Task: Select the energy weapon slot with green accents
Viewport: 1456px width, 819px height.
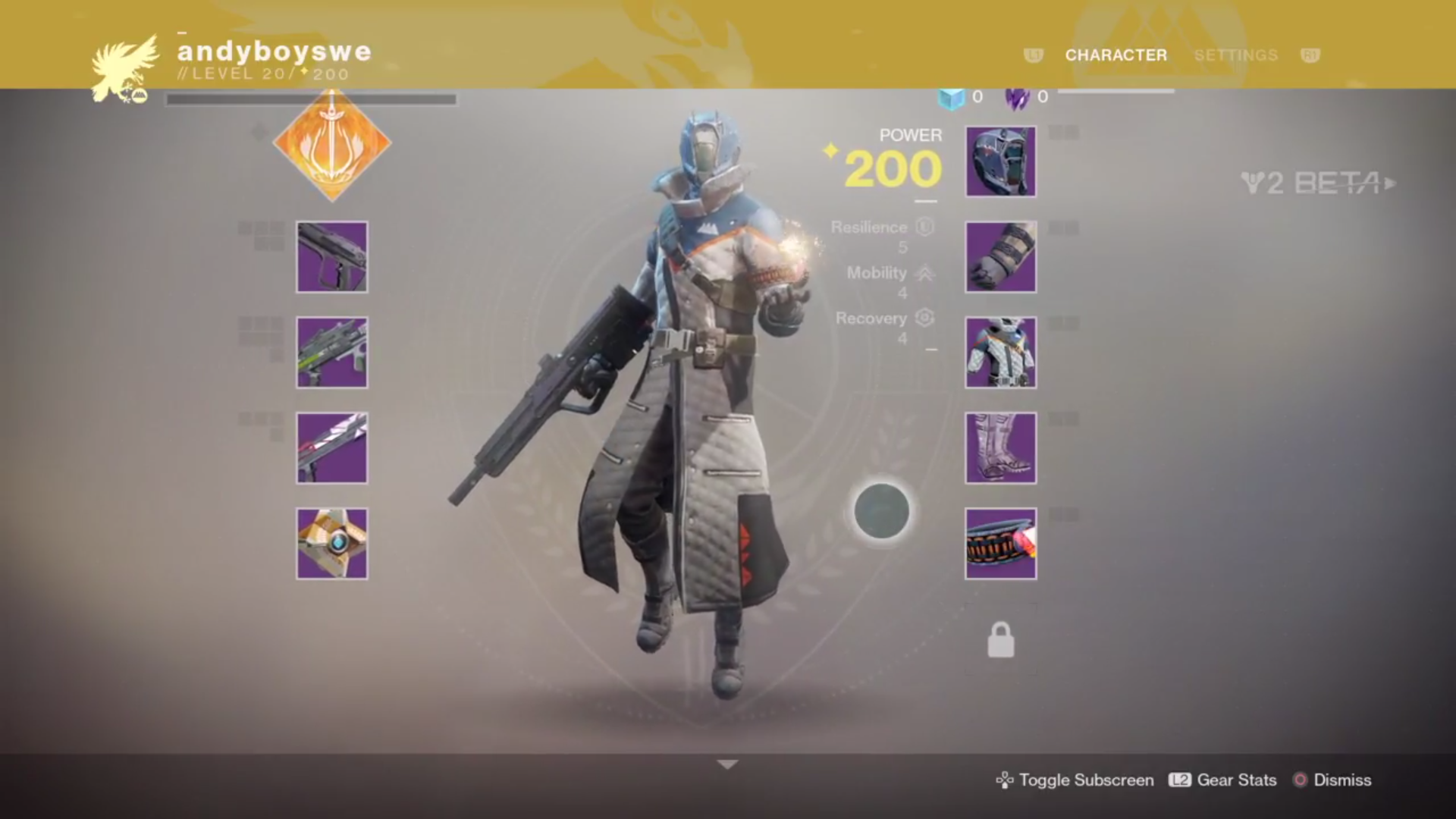Action: (x=332, y=353)
